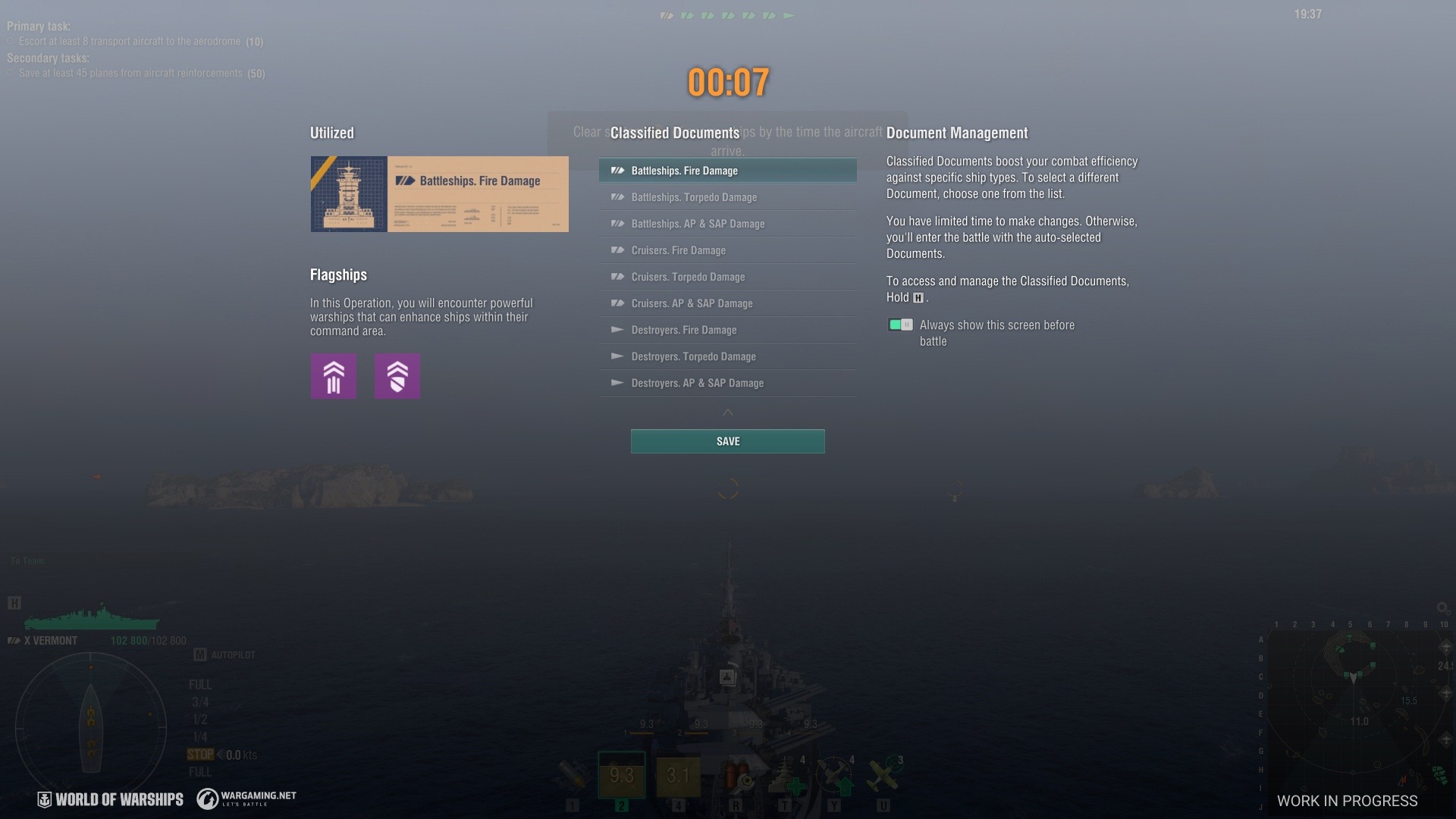Inspect the flagship icon with shield
Viewport: 1456px width, 819px height.
pyautogui.click(x=397, y=376)
